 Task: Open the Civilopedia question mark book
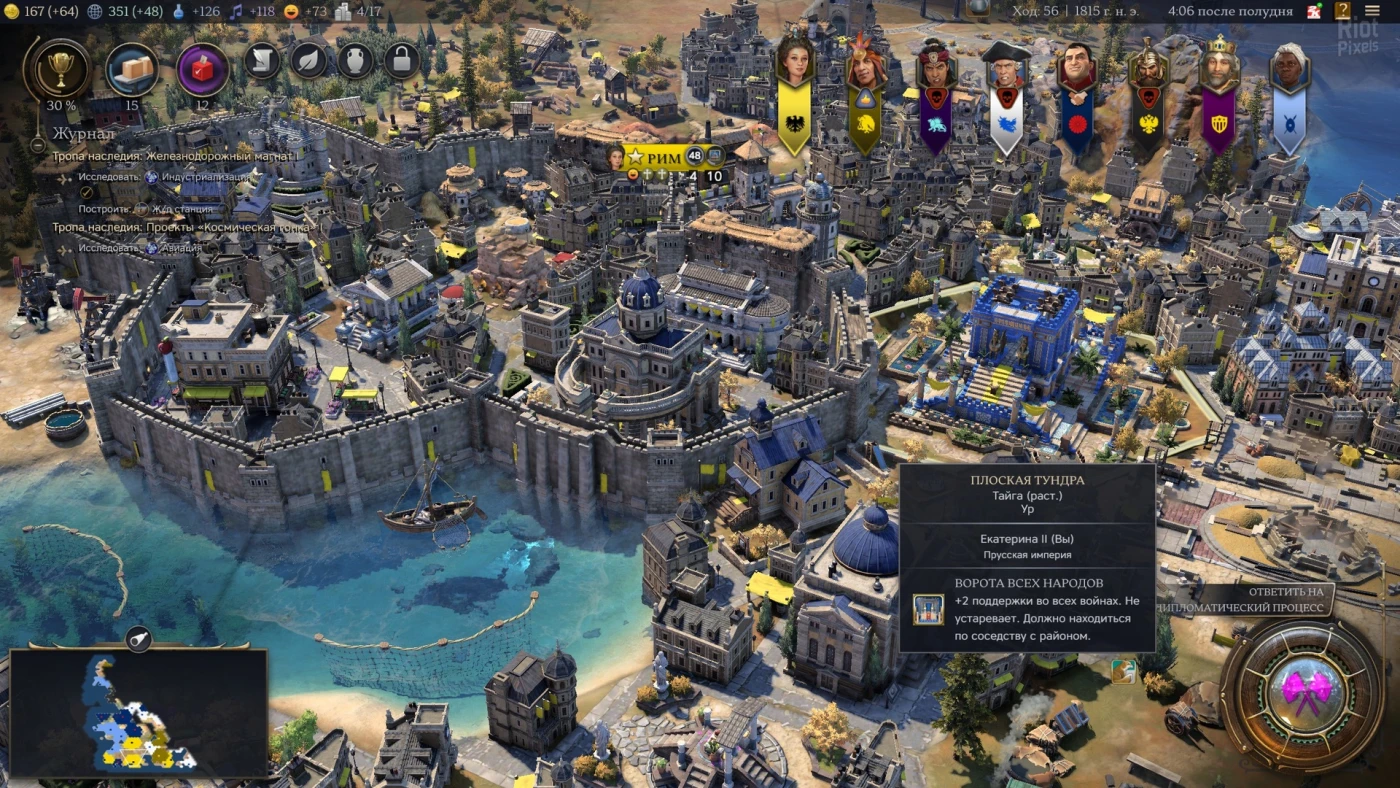point(1342,12)
